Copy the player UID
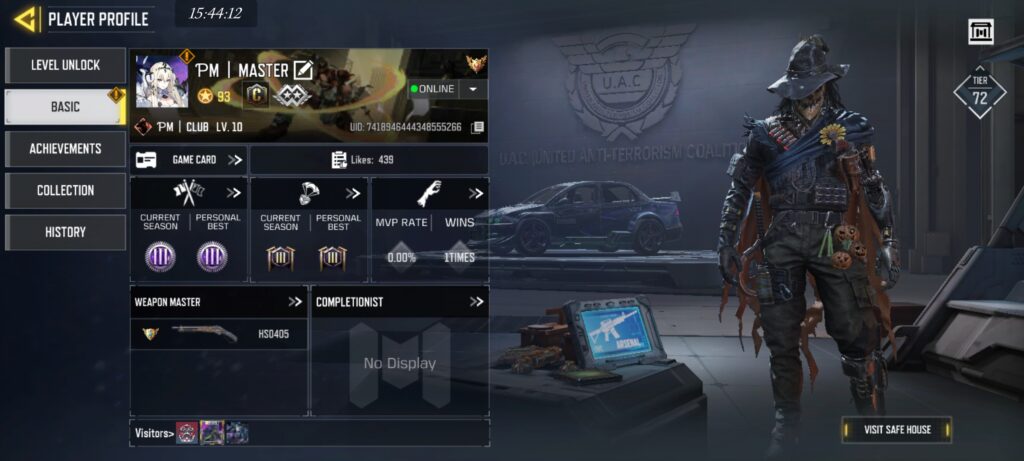This screenshot has width=1024, height=461. pyautogui.click(x=478, y=128)
